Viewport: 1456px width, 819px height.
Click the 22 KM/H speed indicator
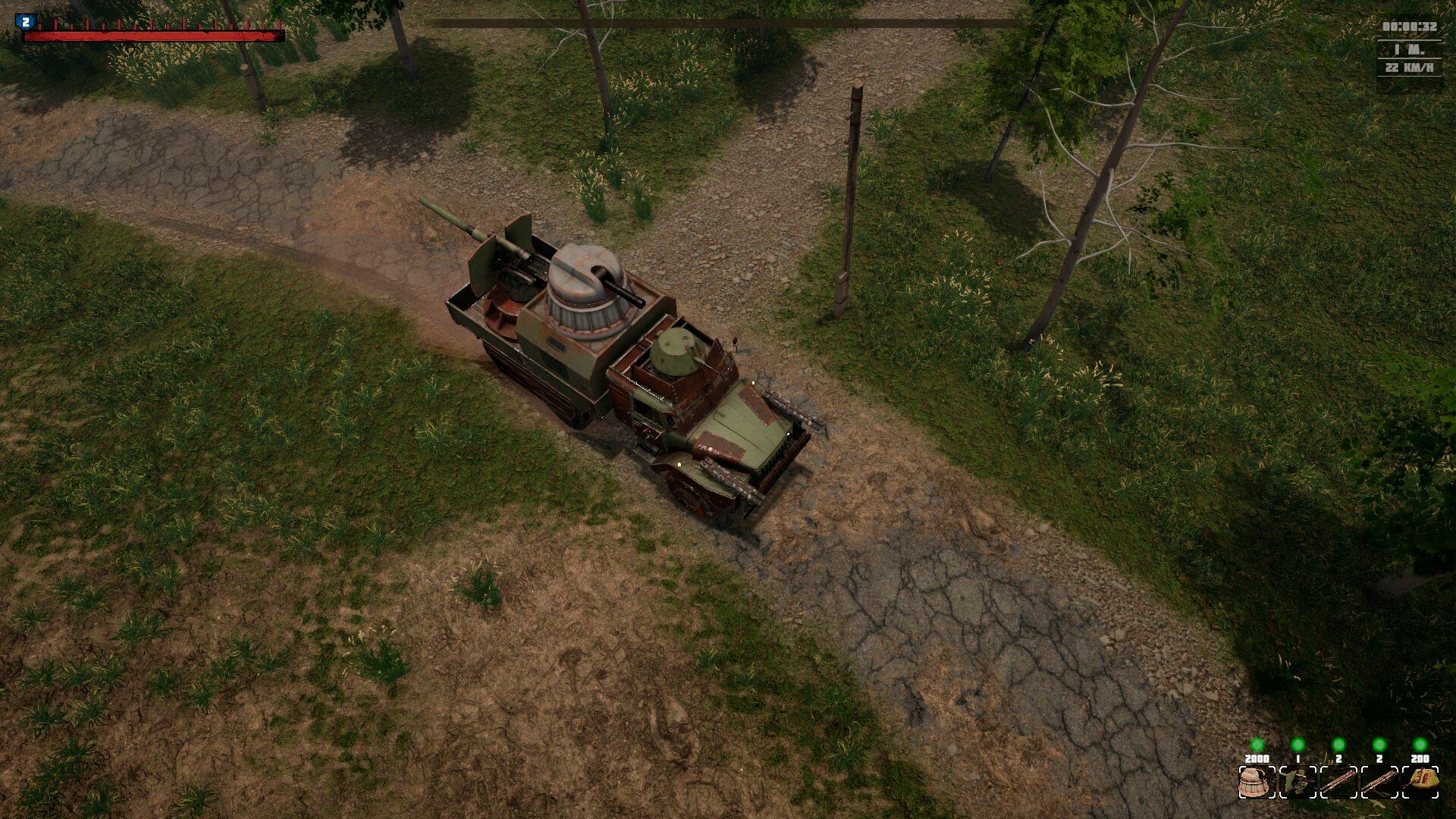tap(1409, 68)
